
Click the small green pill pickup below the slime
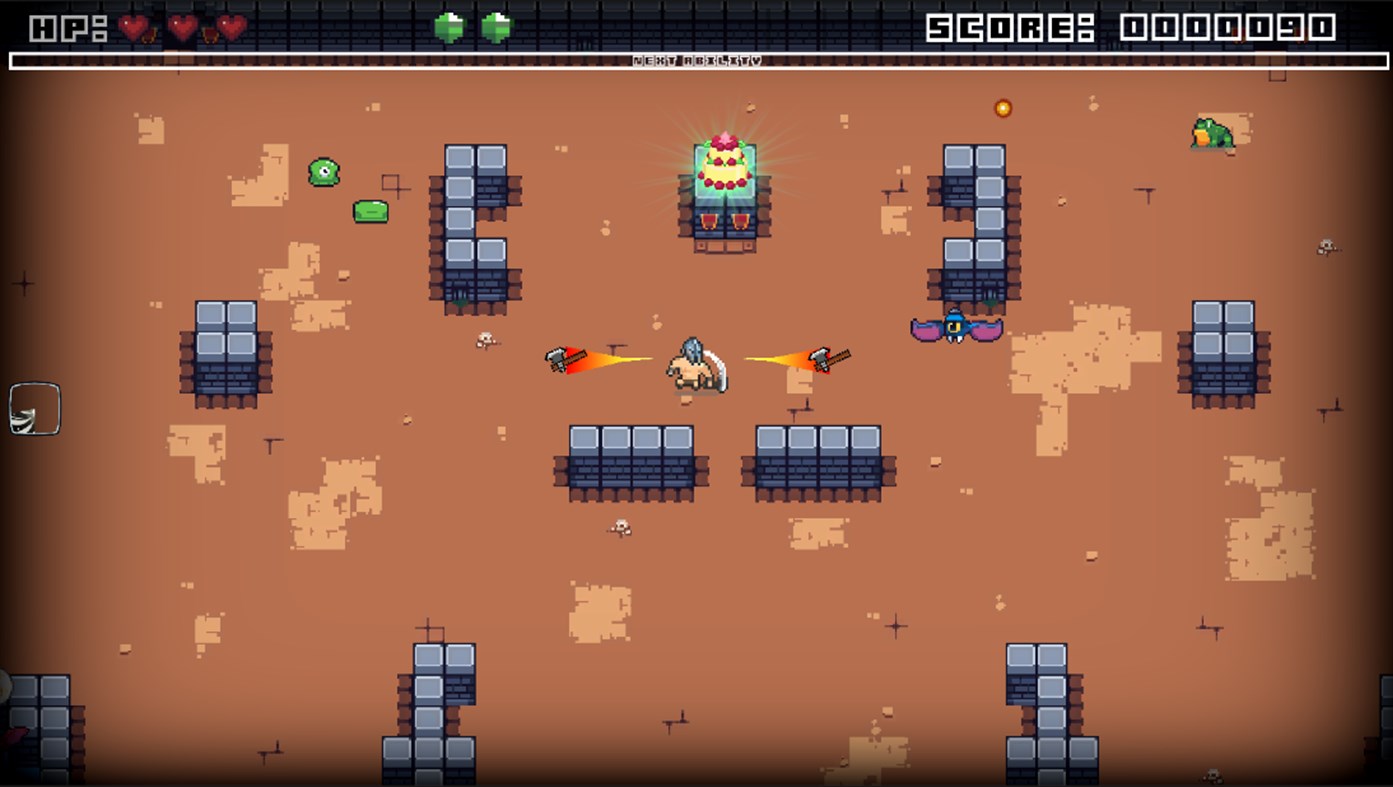click(370, 210)
